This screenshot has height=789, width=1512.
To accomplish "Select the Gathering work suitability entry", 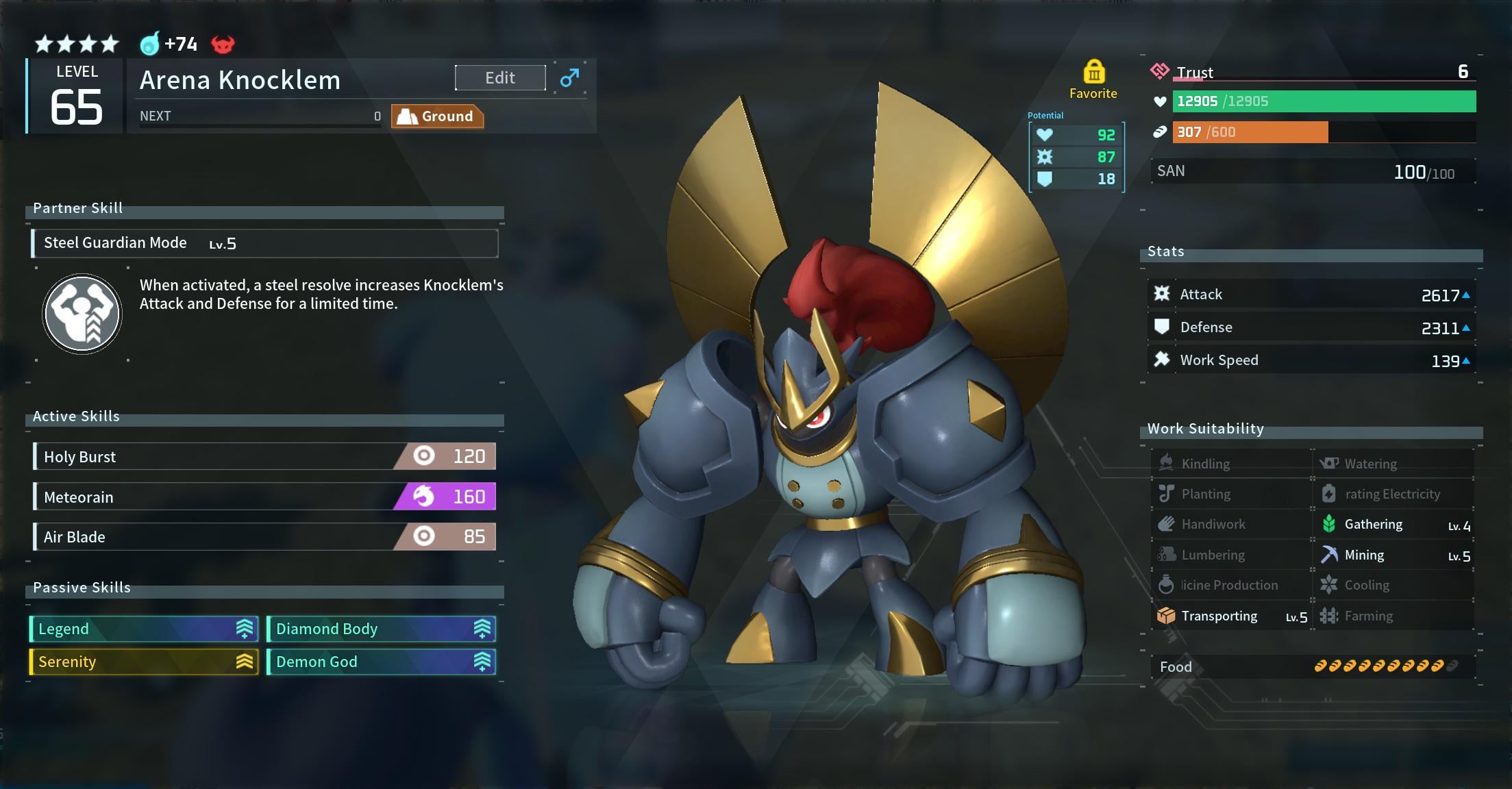I will coord(1394,525).
